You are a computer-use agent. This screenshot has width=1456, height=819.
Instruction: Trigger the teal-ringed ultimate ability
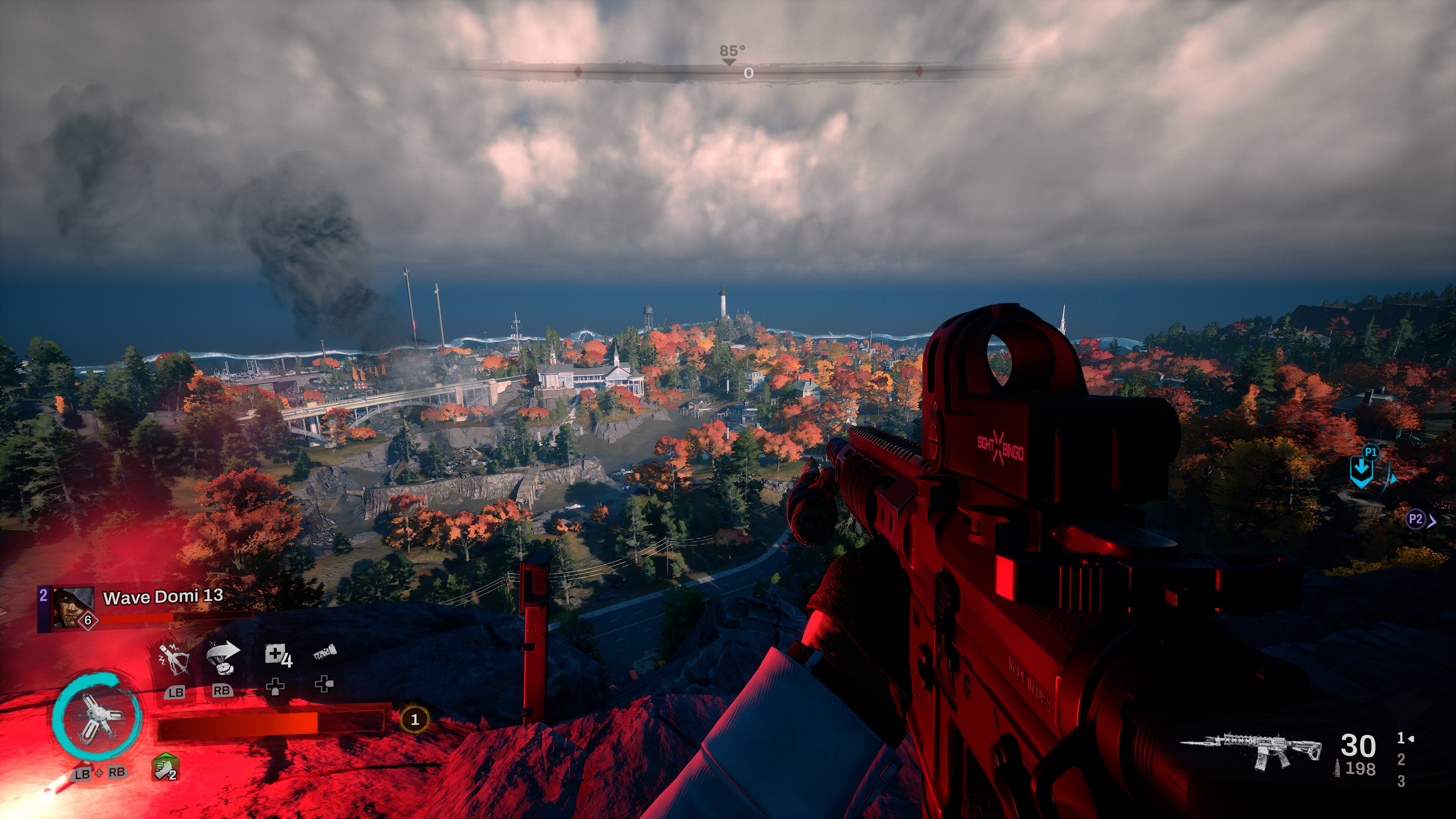pyautogui.click(x=96, y=718)
